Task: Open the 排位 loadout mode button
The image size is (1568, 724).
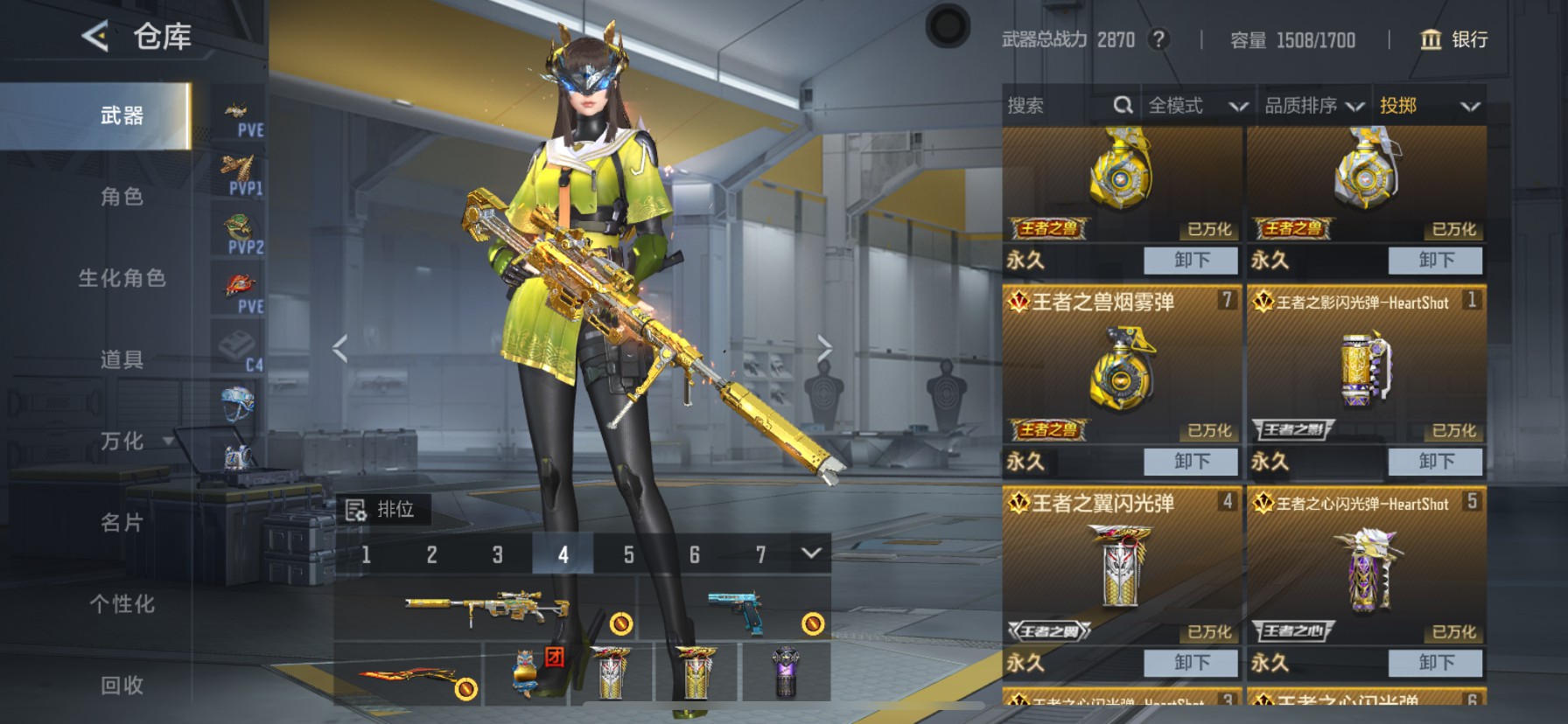Action: [382, 509]
